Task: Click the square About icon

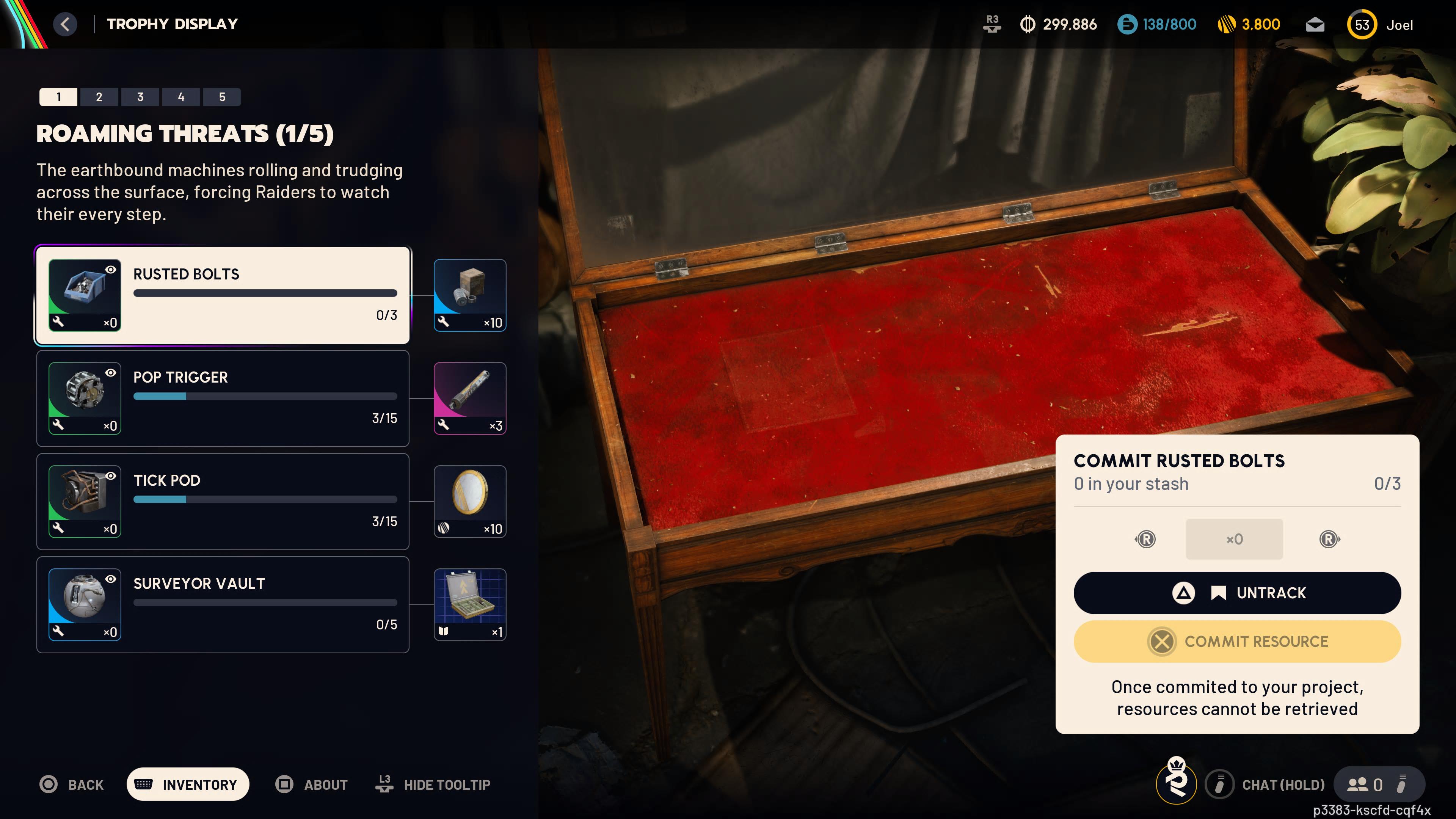Action: 284,784
